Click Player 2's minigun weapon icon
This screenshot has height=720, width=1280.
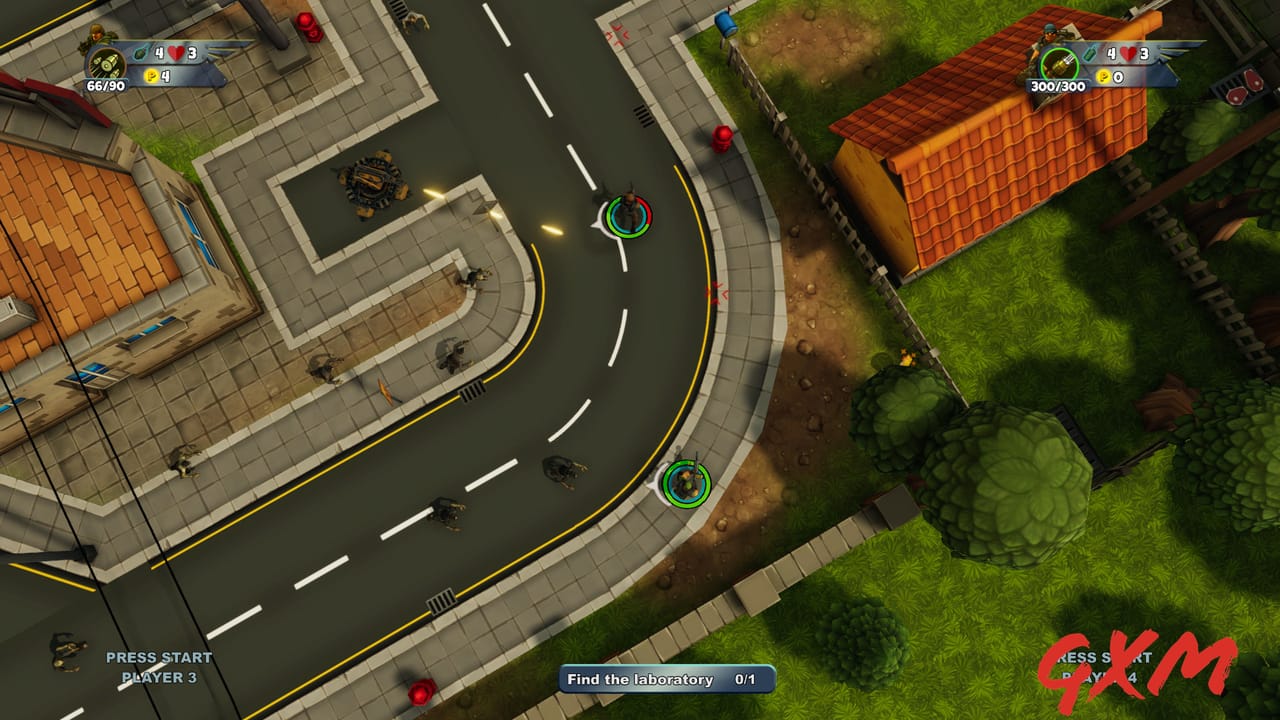(x=1060, y=64)
